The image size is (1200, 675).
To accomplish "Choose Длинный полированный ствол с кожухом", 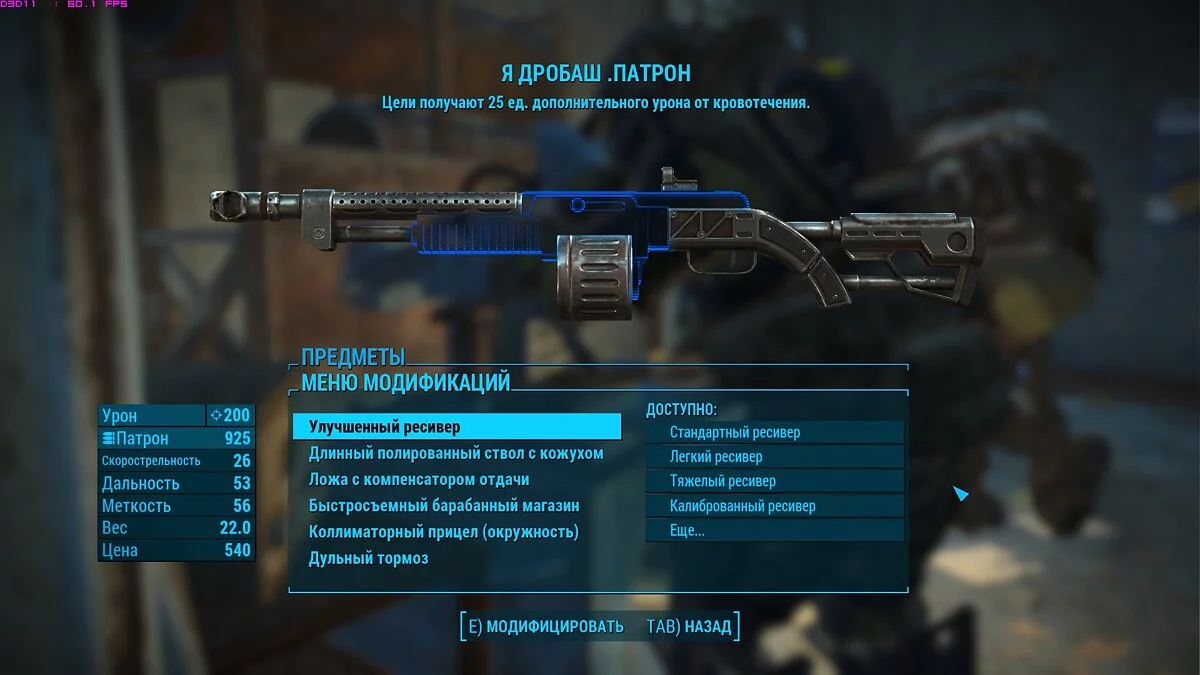I will click(456, 453).
